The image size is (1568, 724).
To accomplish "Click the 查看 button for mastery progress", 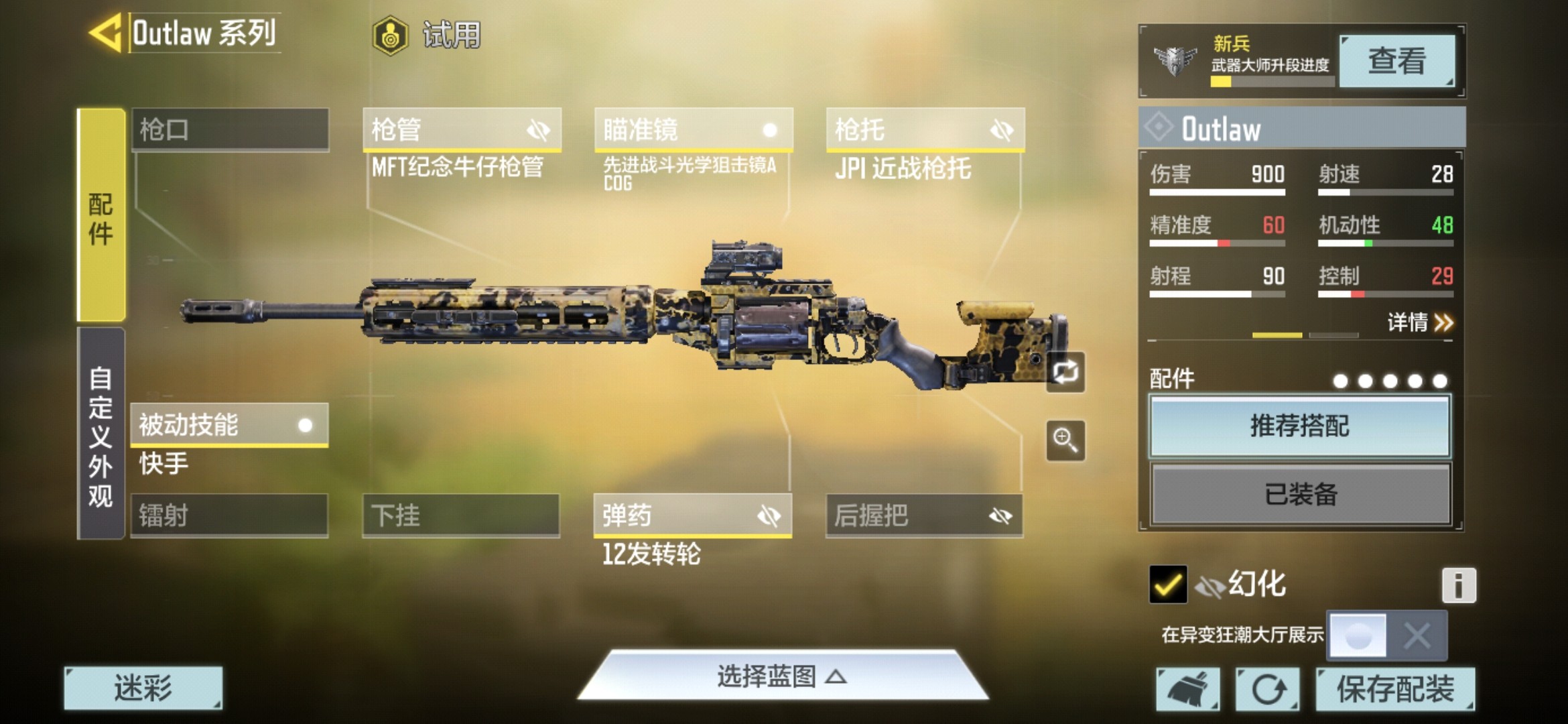I will coord(1396,61).
